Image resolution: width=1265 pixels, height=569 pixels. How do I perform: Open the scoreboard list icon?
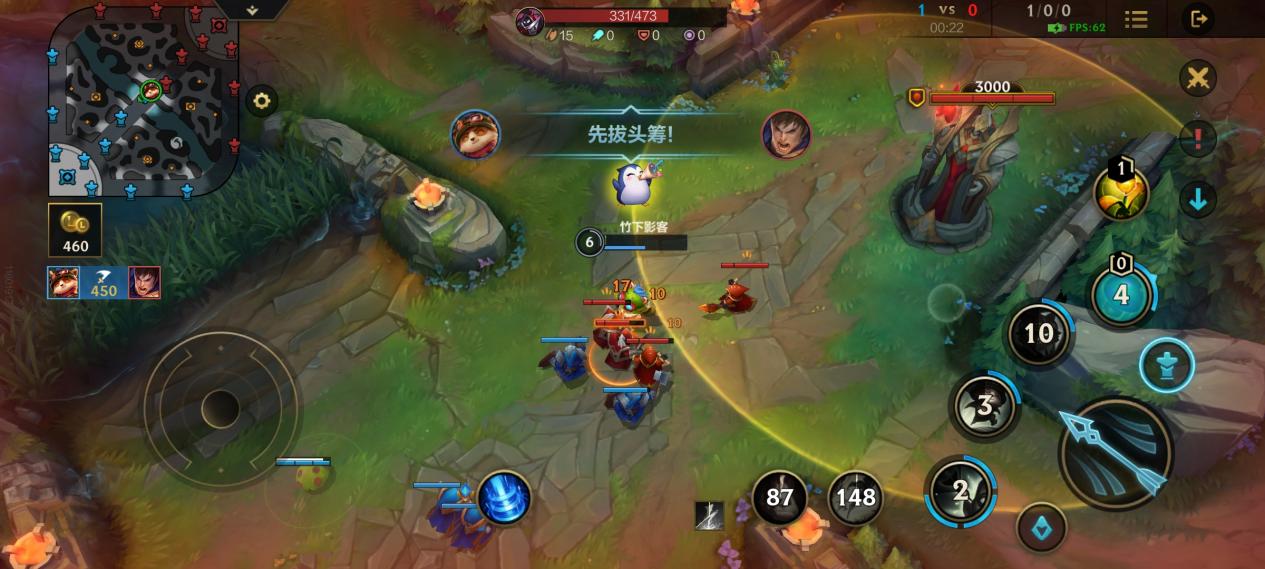pos(1136,19)
